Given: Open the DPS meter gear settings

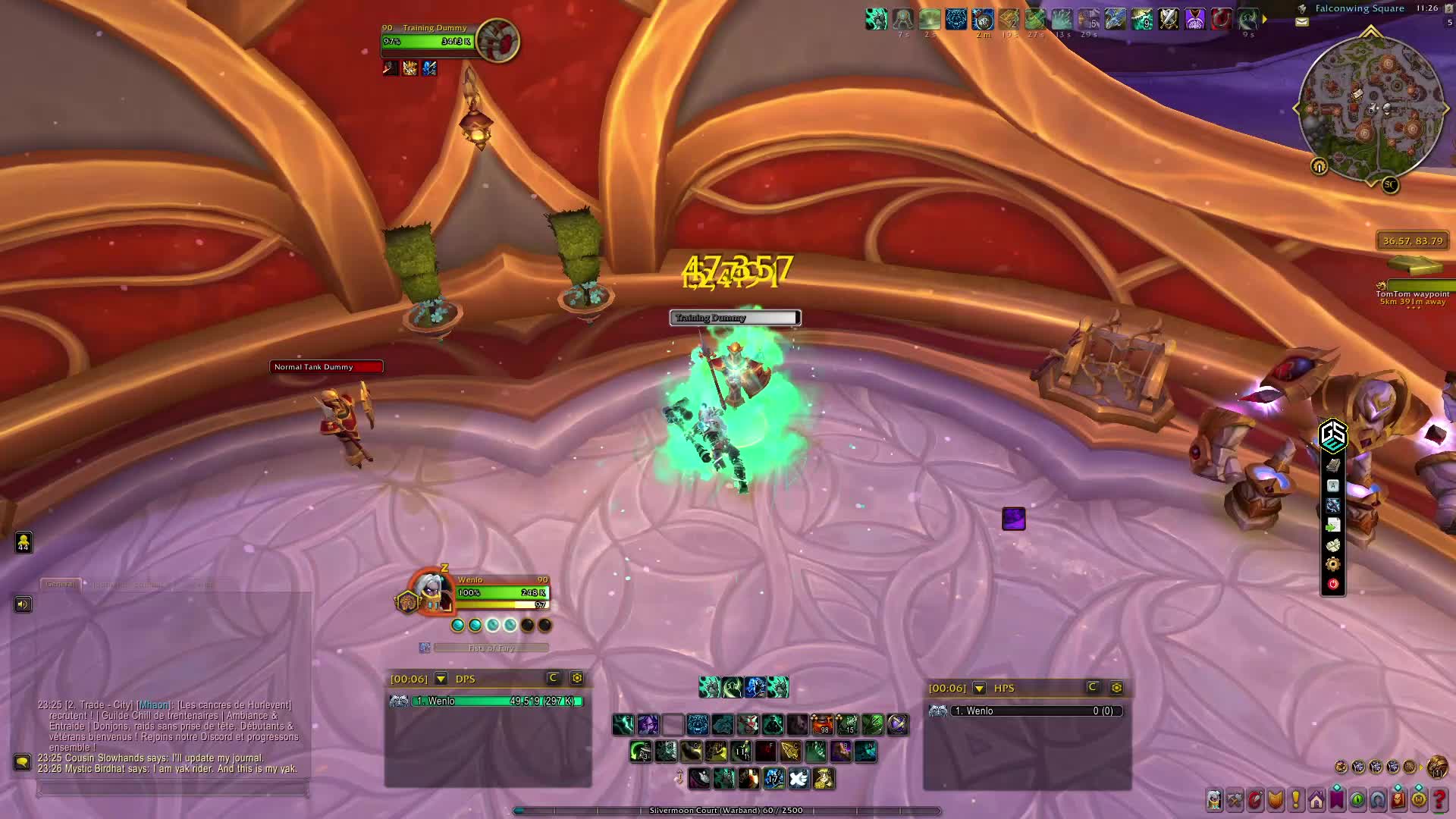Looking at the screenshot, I should click(577, 678).
